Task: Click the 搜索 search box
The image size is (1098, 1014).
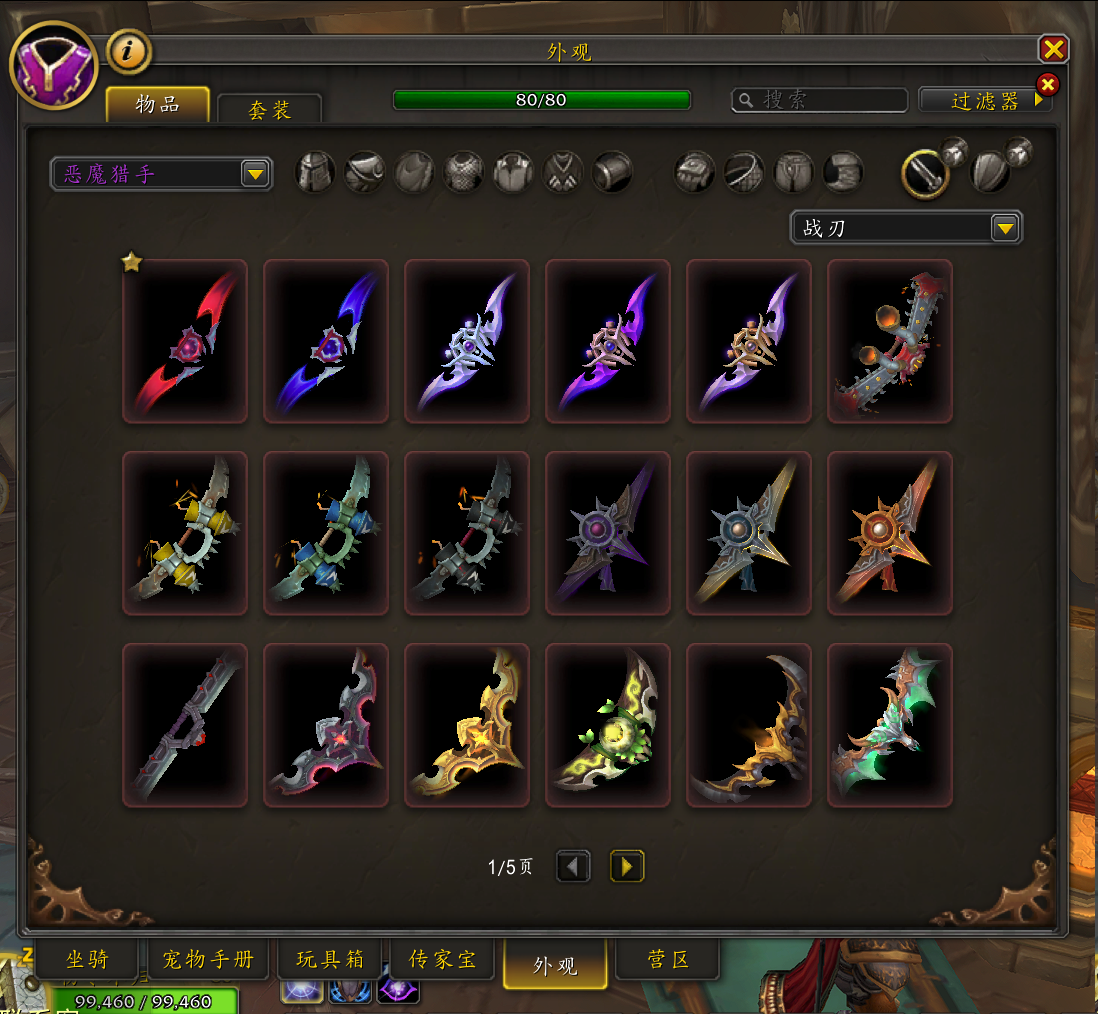Action: click(820, 100)
